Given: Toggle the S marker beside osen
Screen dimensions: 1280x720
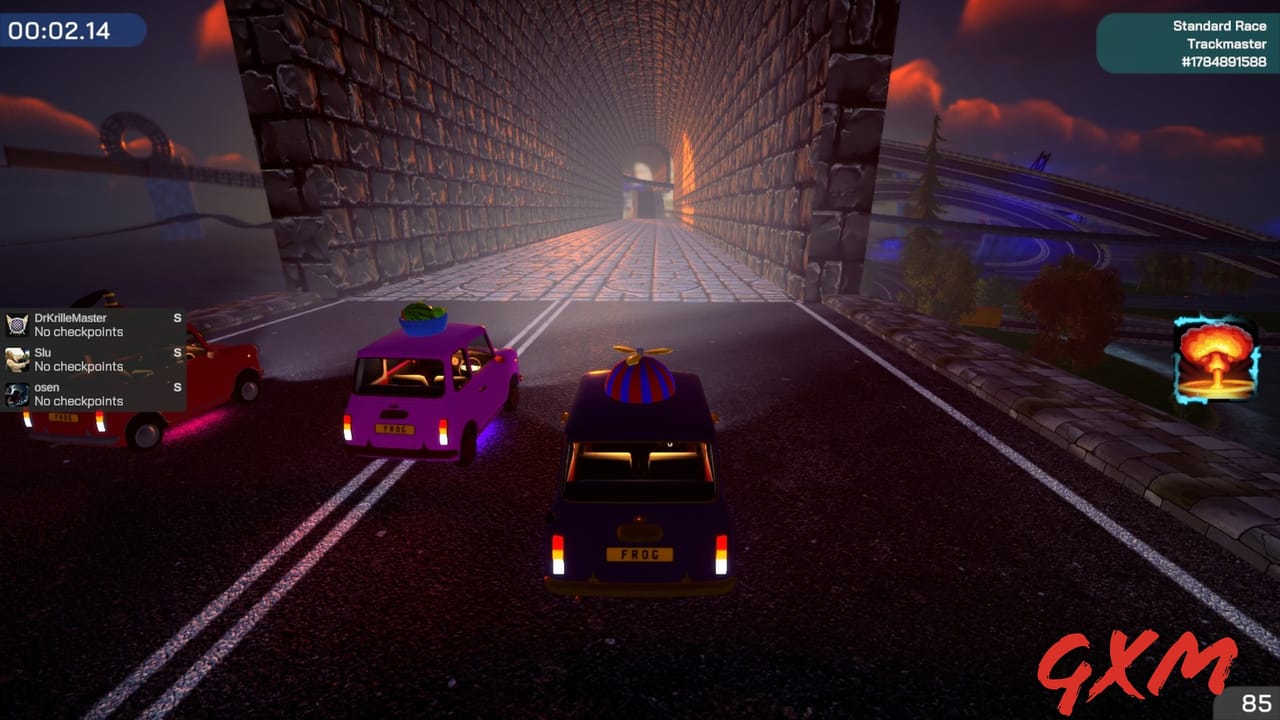Looking at the screenshot, I should 177,385.
